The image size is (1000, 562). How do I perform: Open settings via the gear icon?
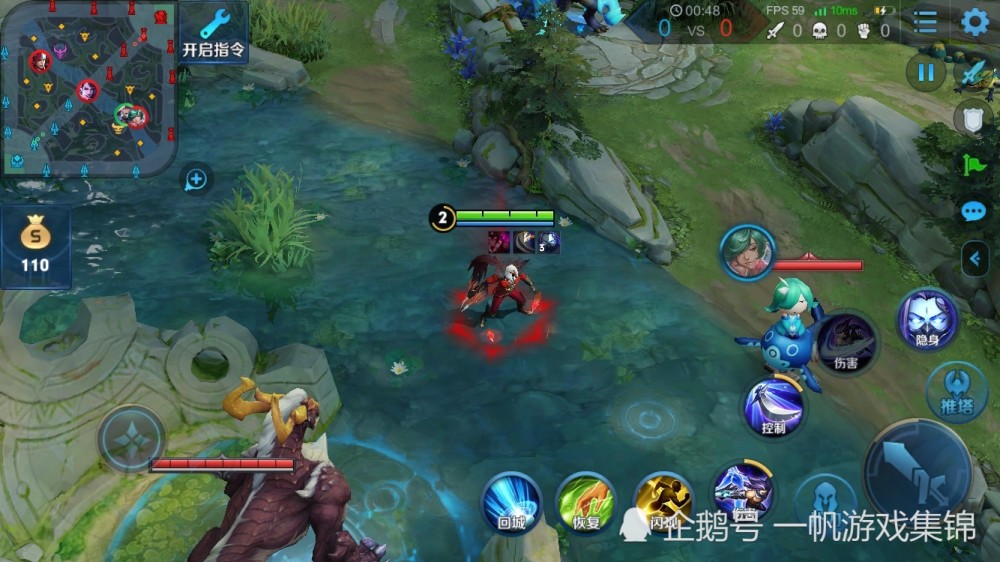coord(975,22)
